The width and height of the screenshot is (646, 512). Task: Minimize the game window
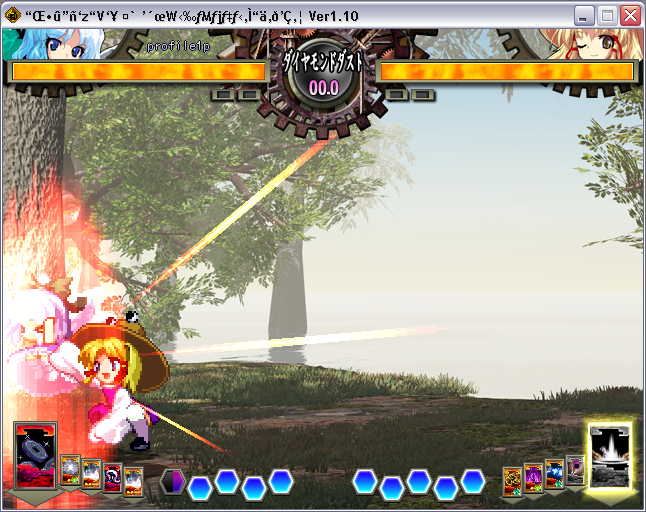tap(585, 16)
